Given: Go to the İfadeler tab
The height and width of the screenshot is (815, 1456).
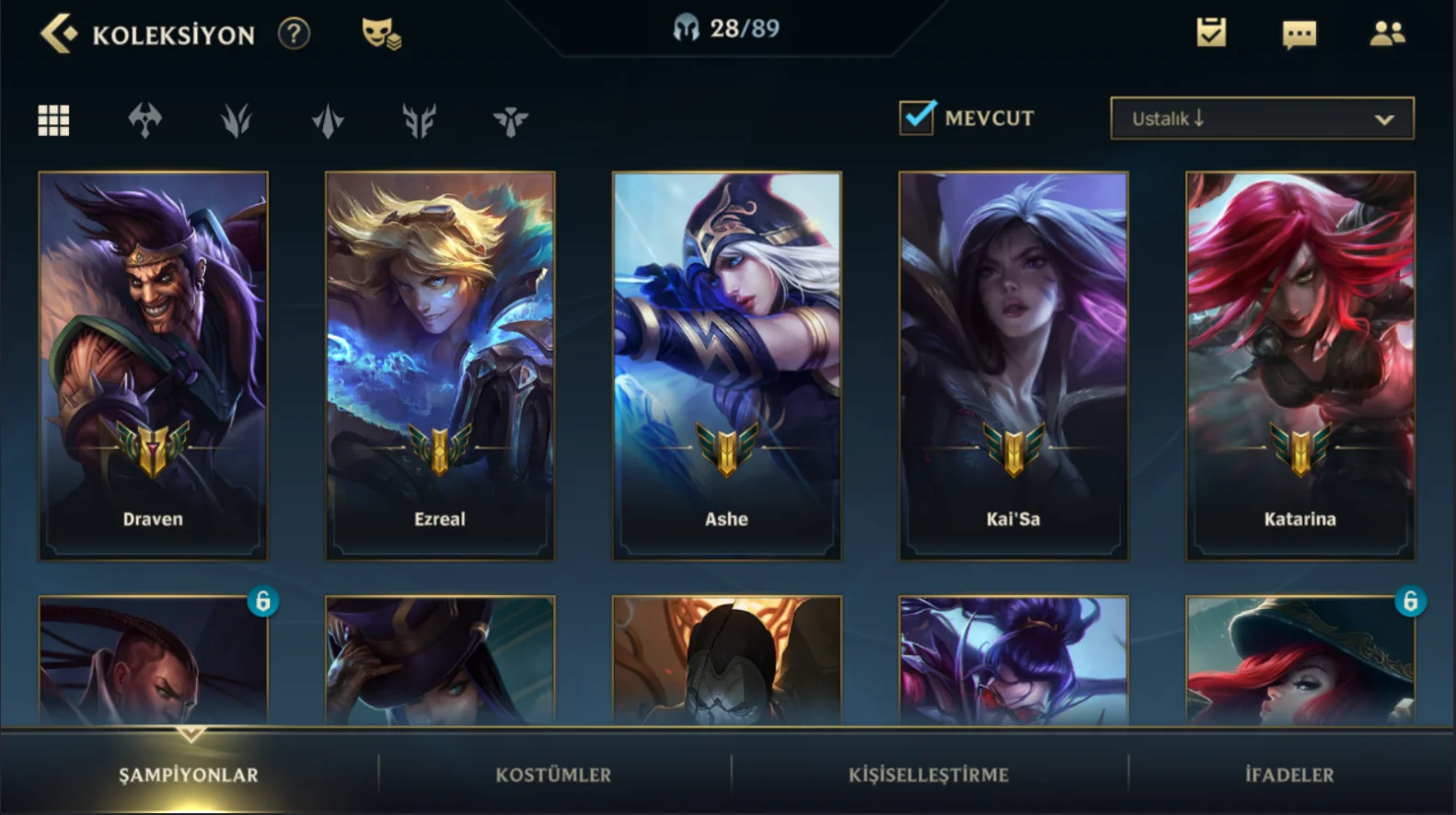Looking at the screenshot, I should (x=1288, y=775).
